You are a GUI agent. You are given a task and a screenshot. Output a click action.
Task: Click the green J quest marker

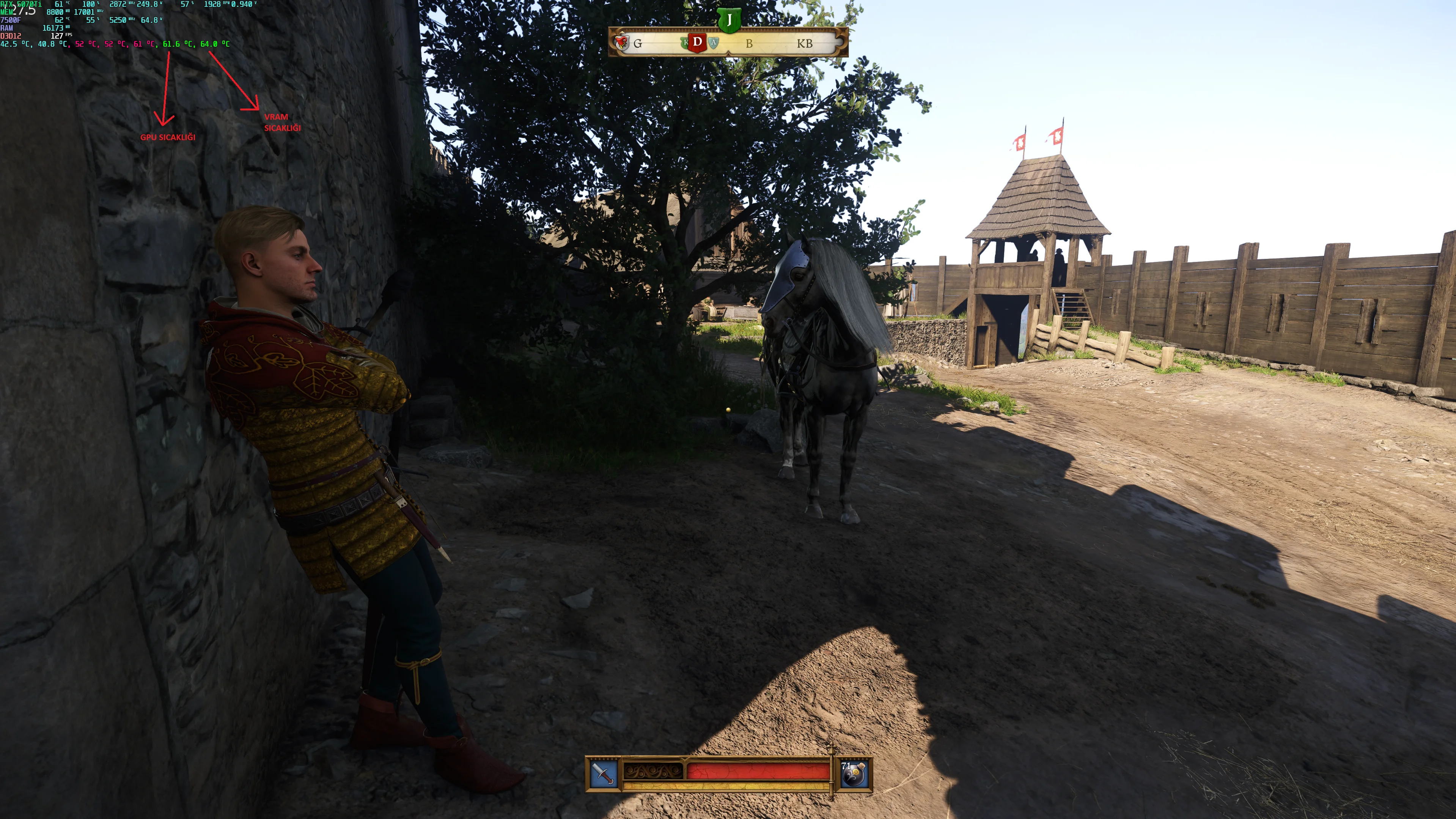729,21
